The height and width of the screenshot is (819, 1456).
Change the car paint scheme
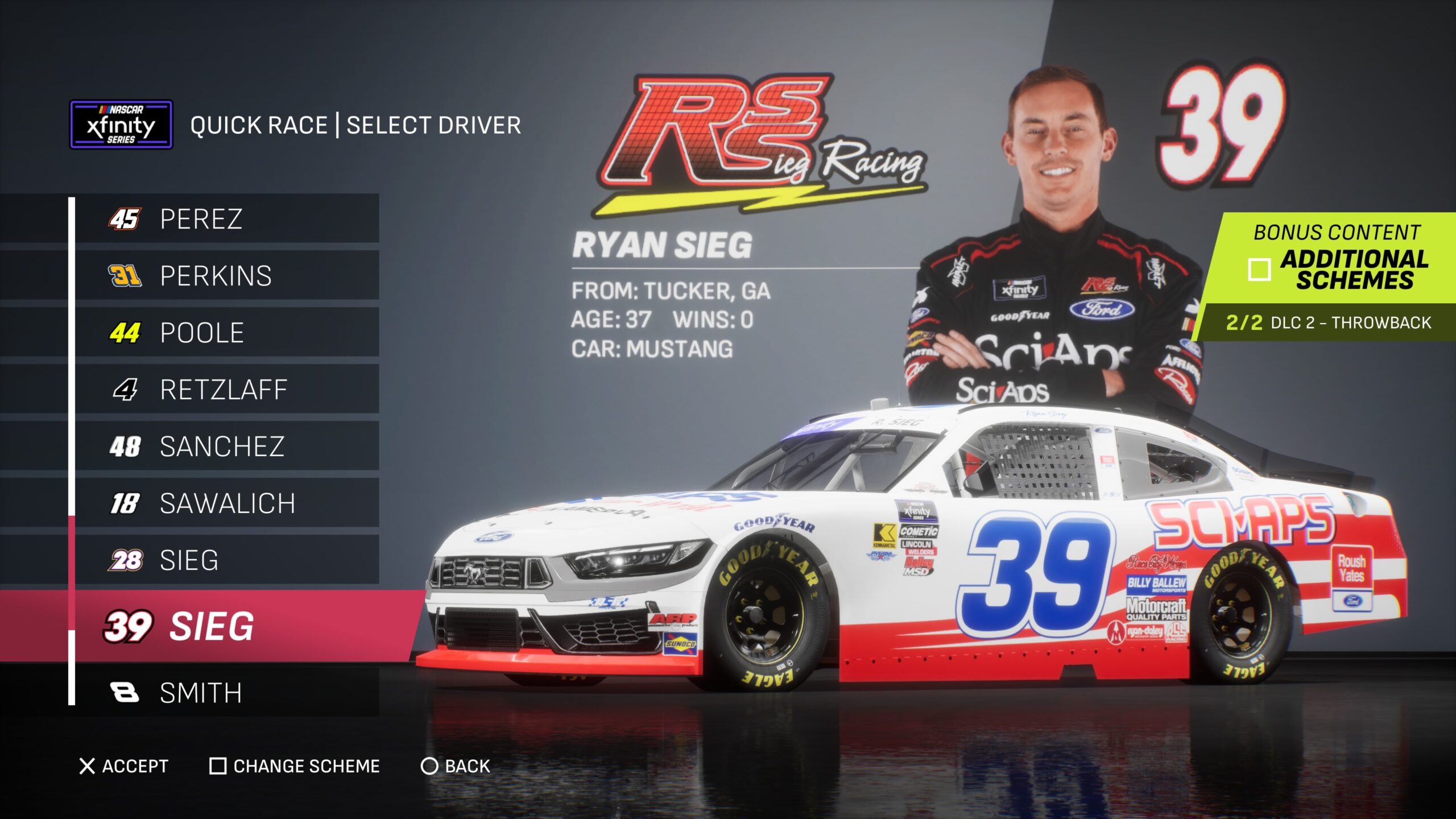tap(295, 766)
